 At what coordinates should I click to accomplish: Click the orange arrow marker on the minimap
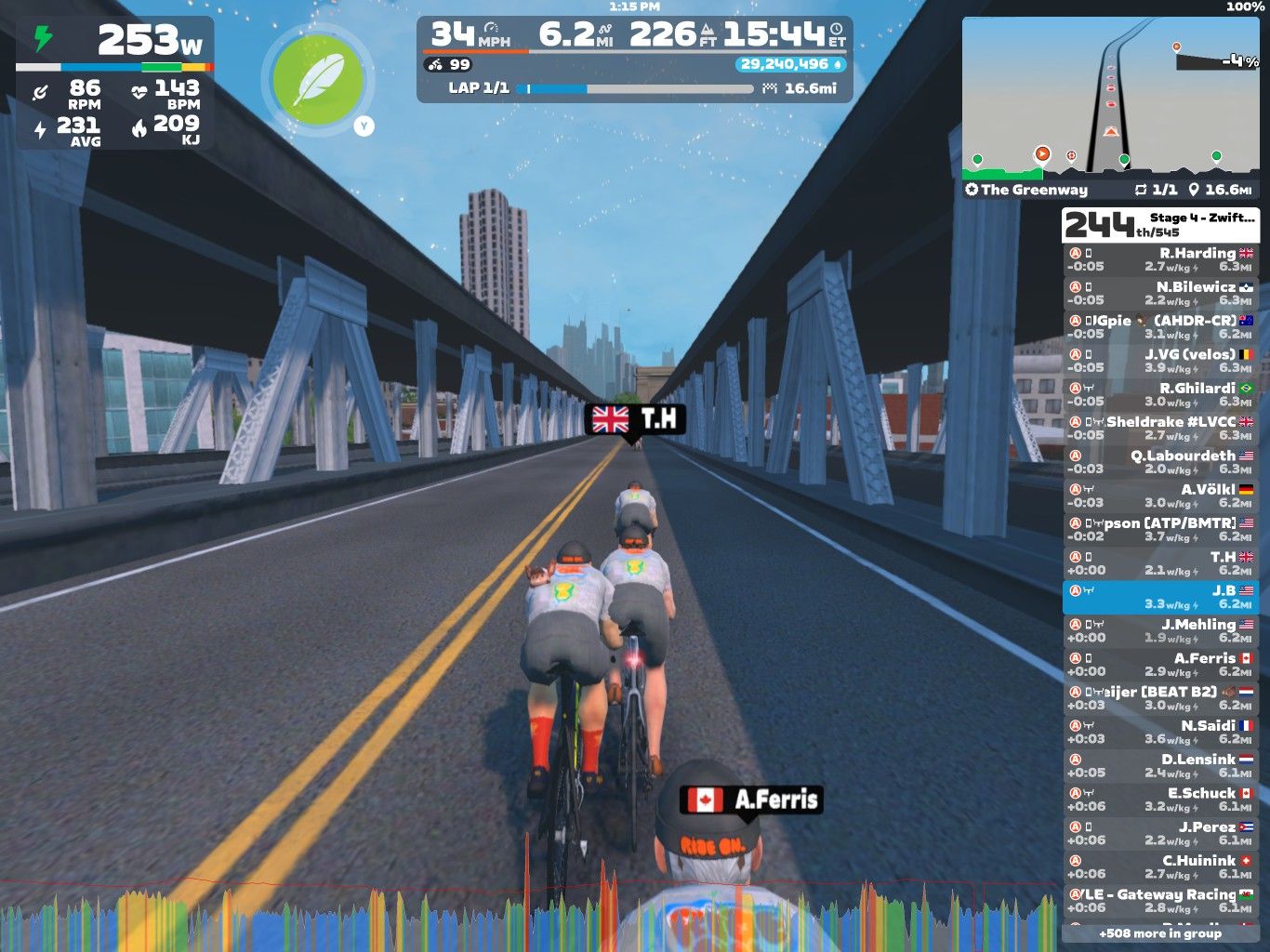[1043, 152]
